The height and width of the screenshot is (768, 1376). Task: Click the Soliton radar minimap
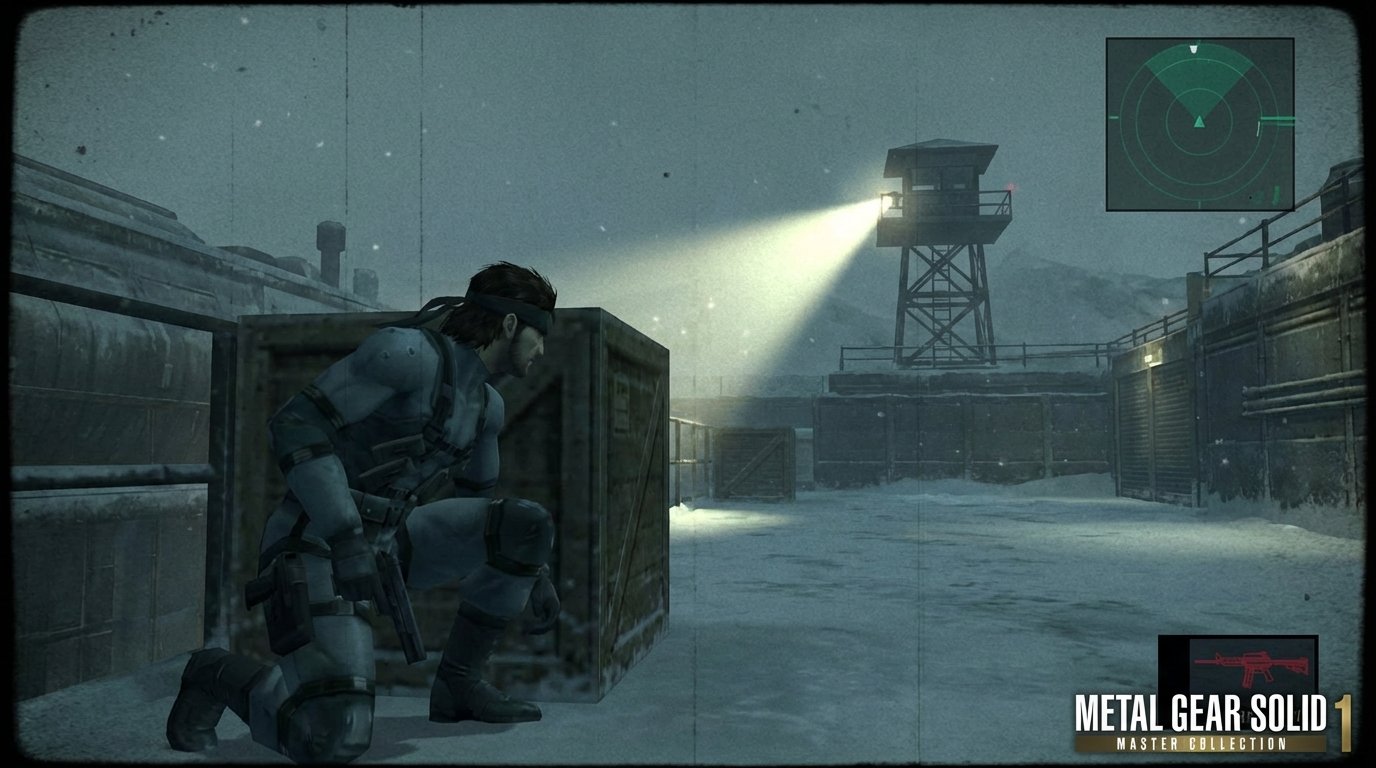(1199, 124)
